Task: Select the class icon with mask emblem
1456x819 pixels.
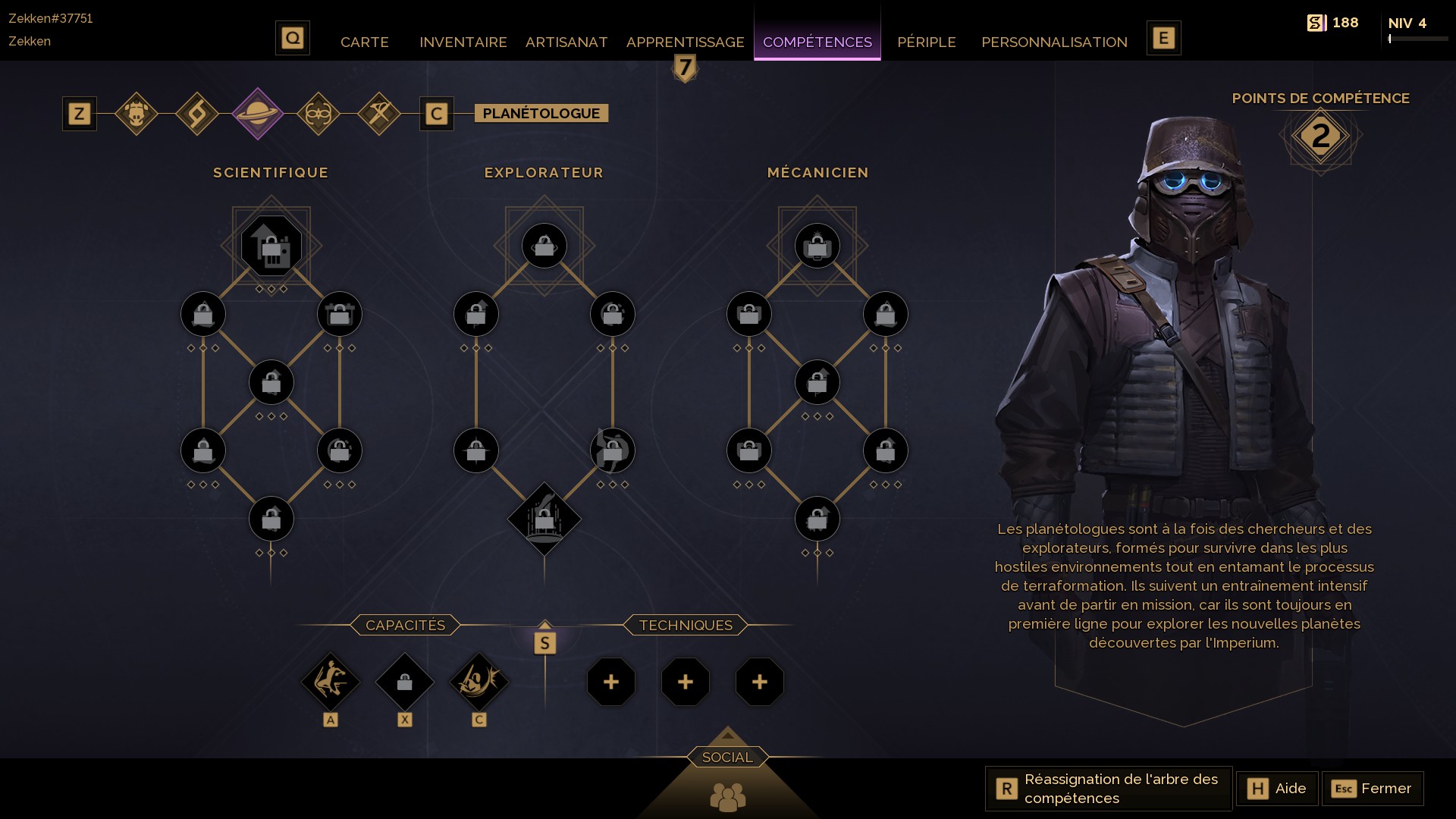Action: pos(318,114)
